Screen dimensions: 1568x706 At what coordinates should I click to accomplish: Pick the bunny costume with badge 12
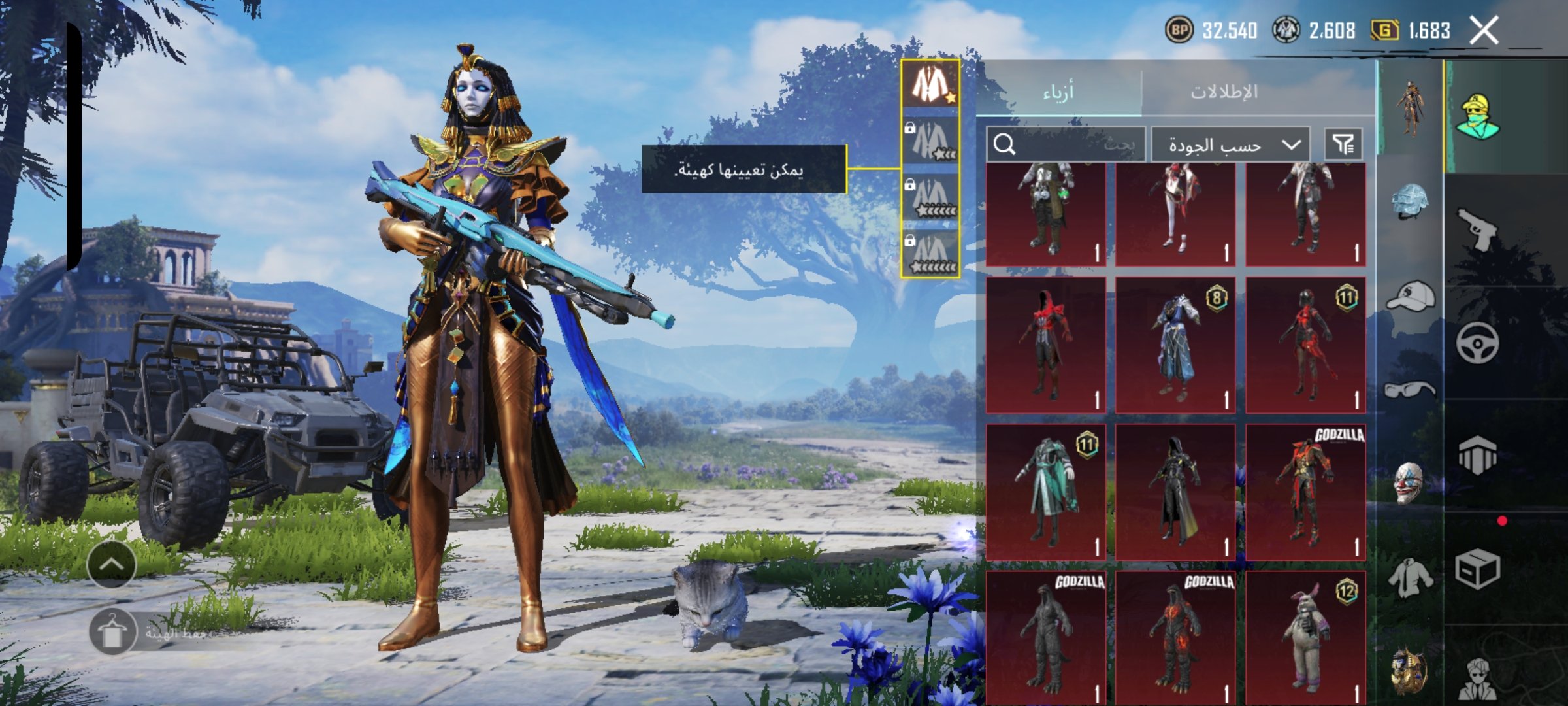tap(1305, 637)
